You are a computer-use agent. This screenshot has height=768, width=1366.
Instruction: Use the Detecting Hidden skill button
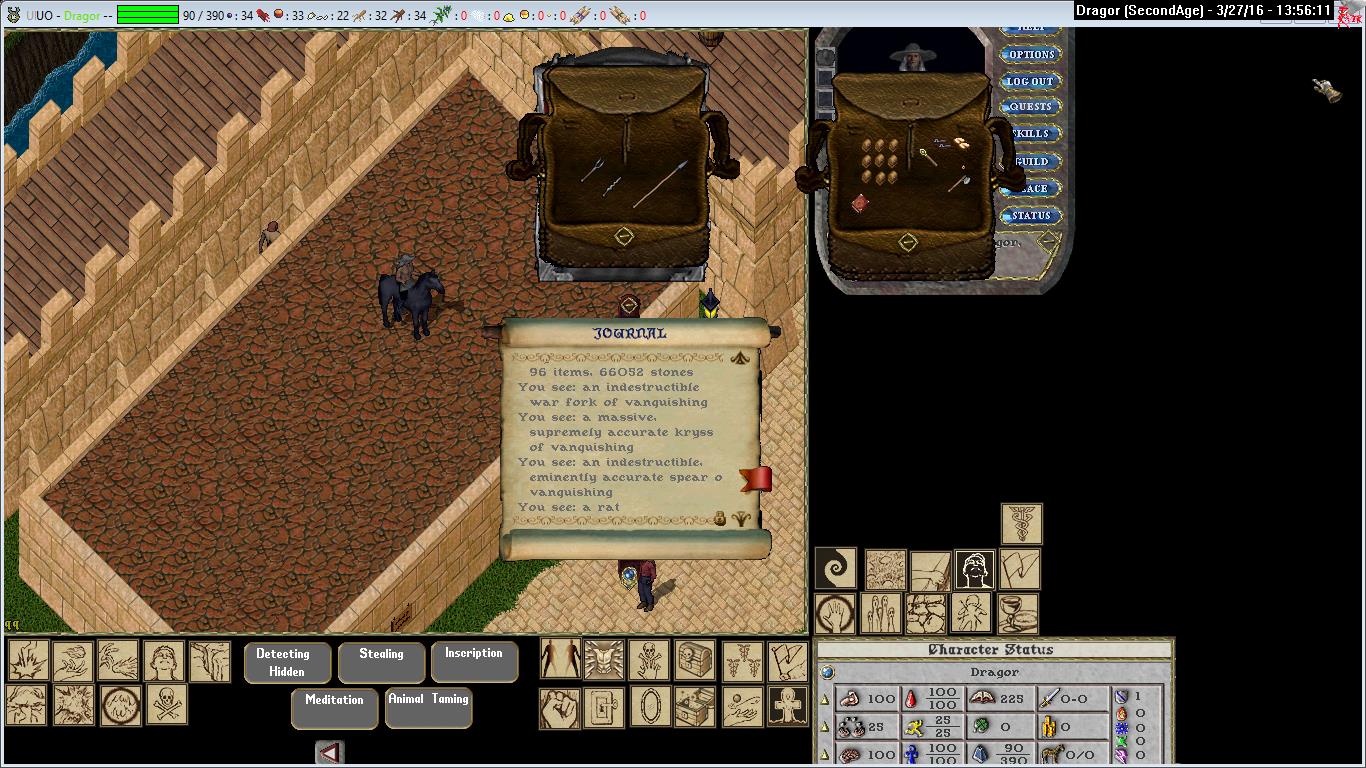[x=283, y=662]
